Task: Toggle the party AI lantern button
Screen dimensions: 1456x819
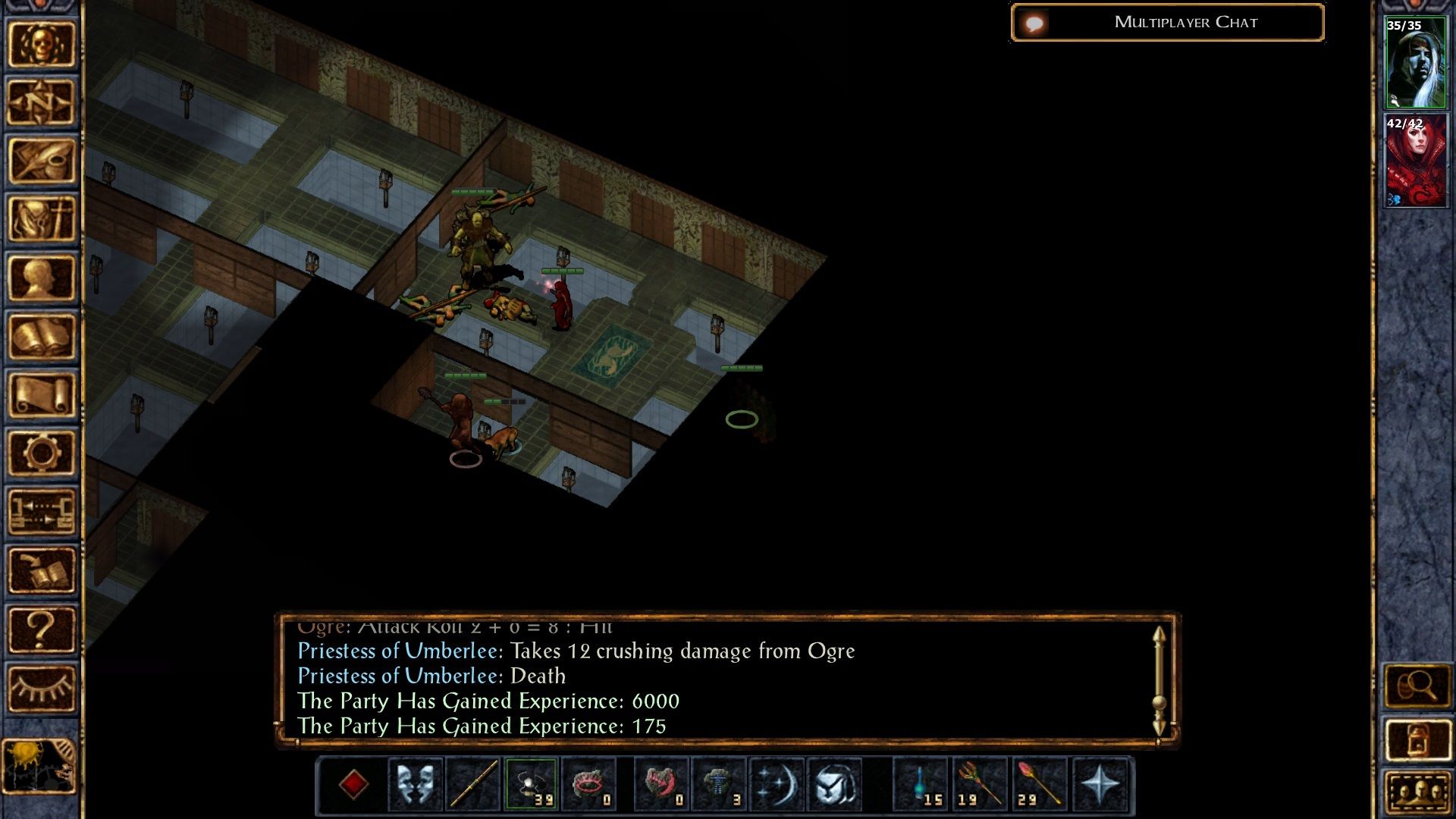Action: point(1417,739)
